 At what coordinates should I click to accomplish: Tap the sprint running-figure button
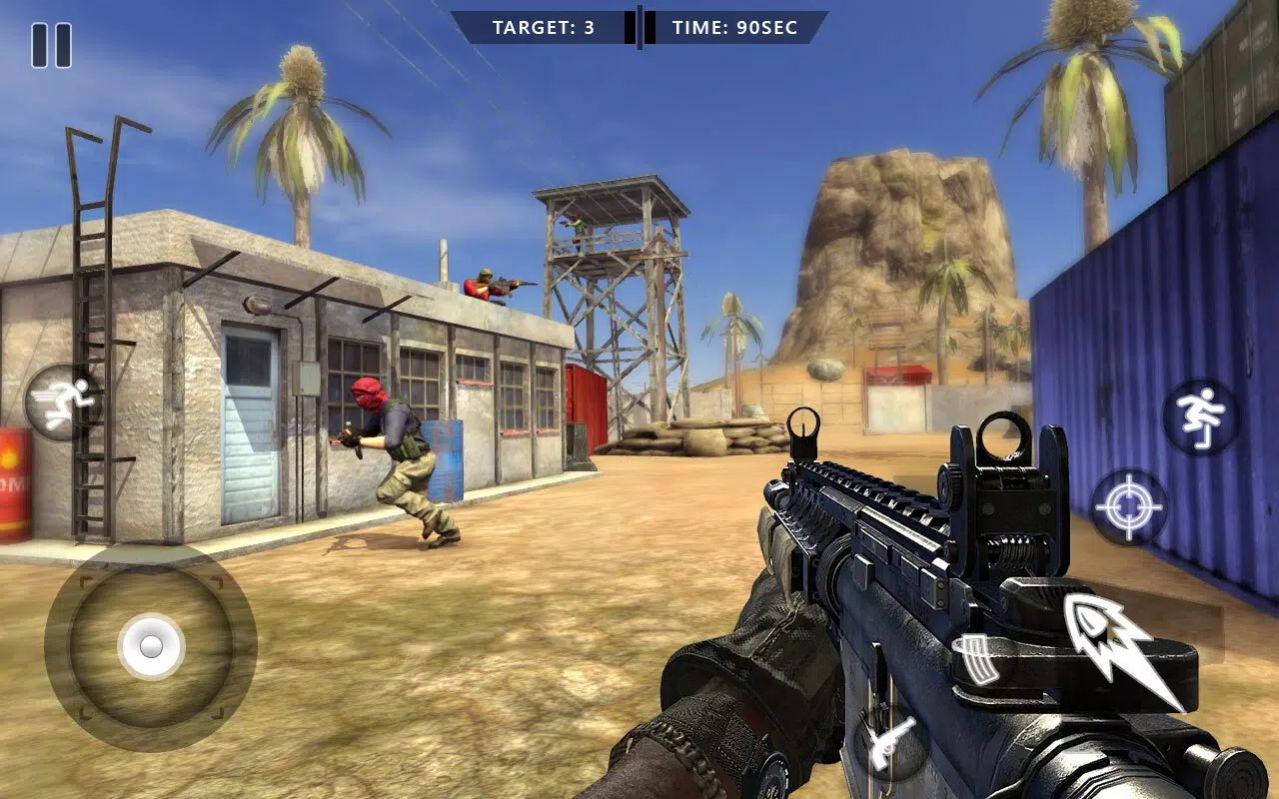(64, 402)
